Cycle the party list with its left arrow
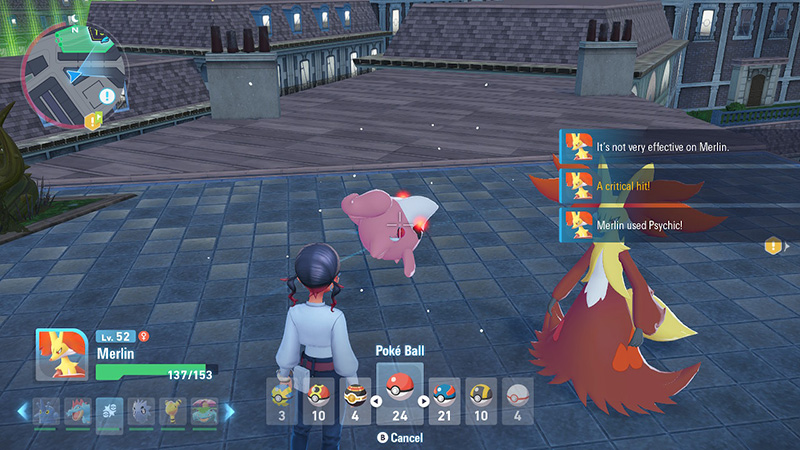 pos(23,411)
